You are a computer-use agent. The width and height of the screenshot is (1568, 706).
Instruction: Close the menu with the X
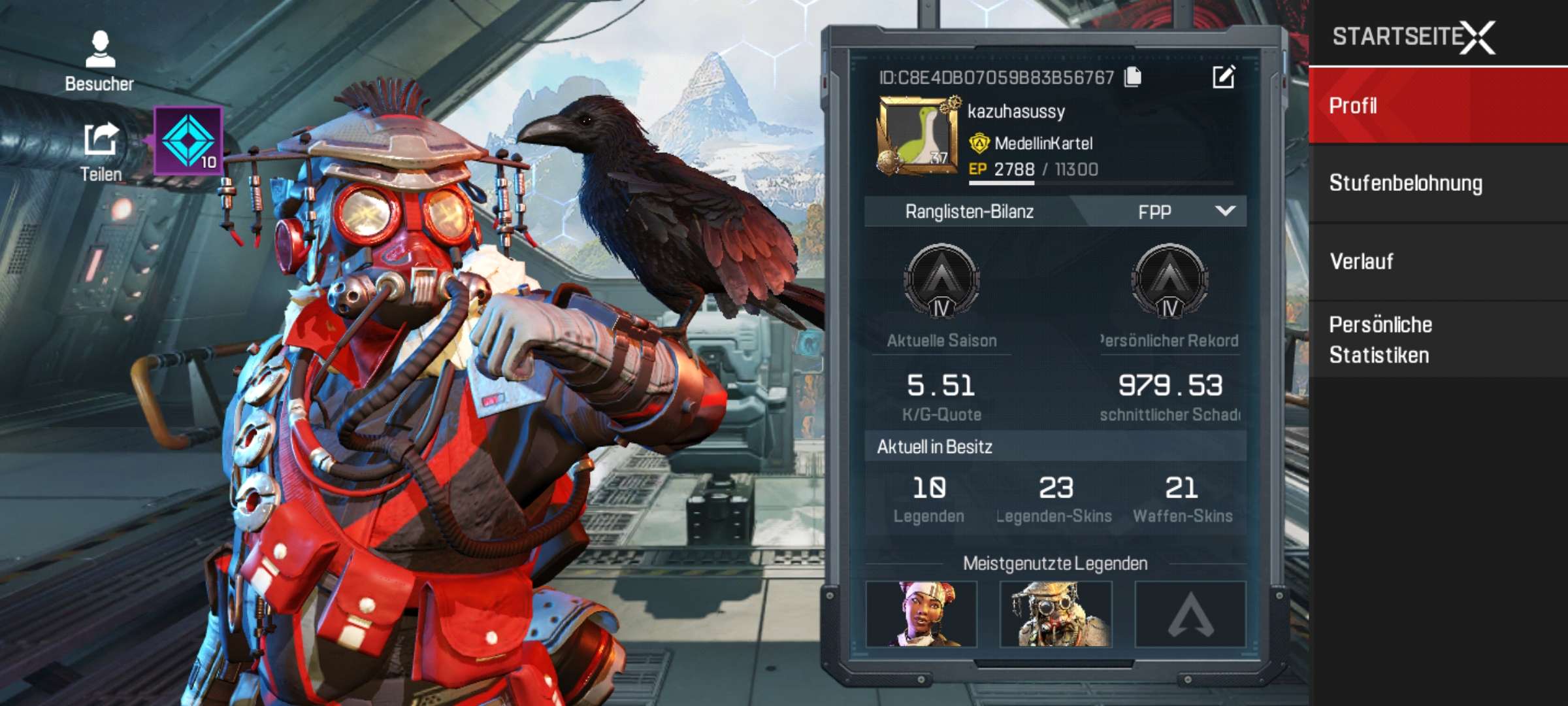[x=1478, y=37]
